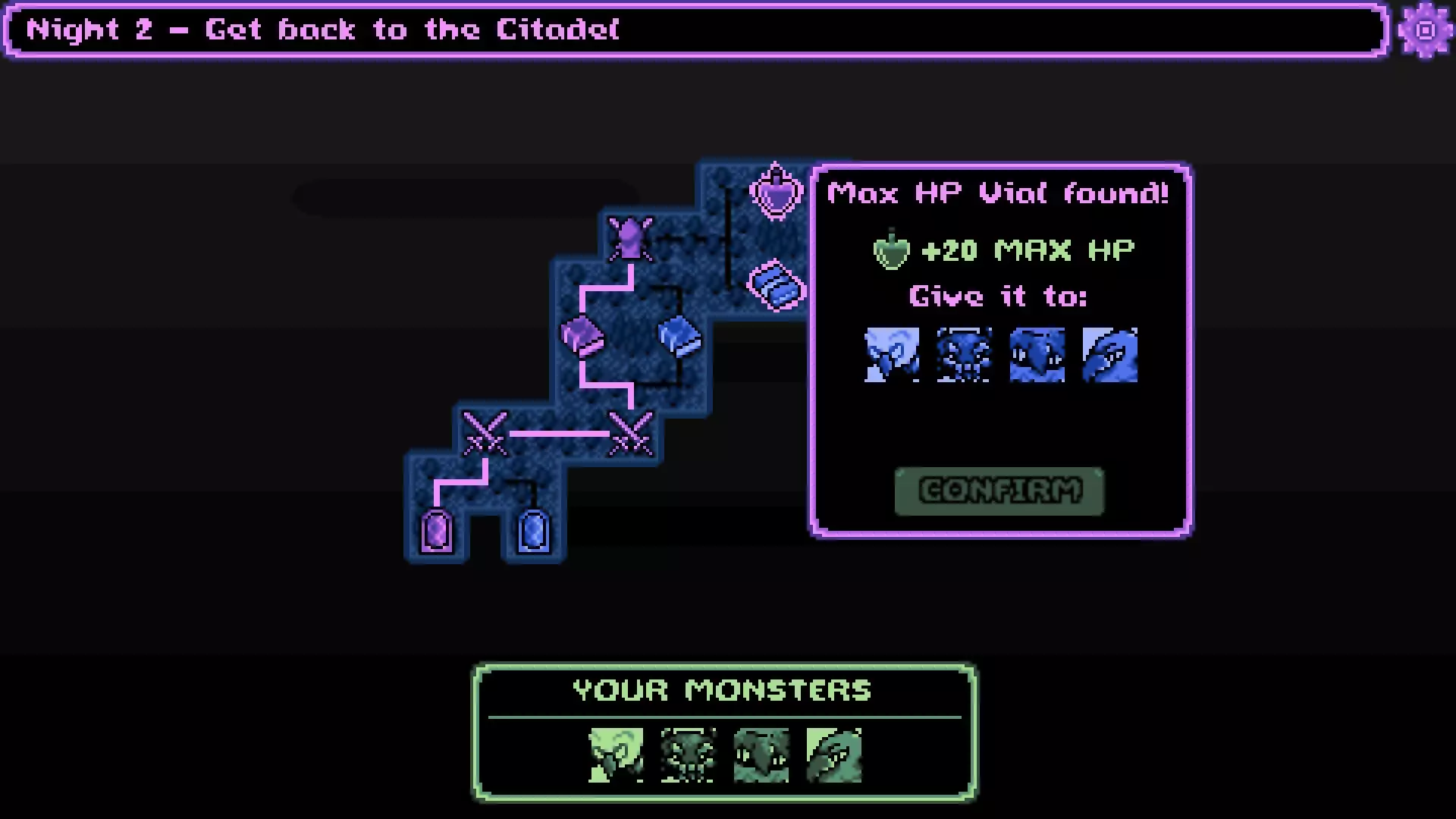The width and height of the screenshot is (1456, 819).
Task: Click the green apple +20 MAX HP icon
Action: point(890,249)
